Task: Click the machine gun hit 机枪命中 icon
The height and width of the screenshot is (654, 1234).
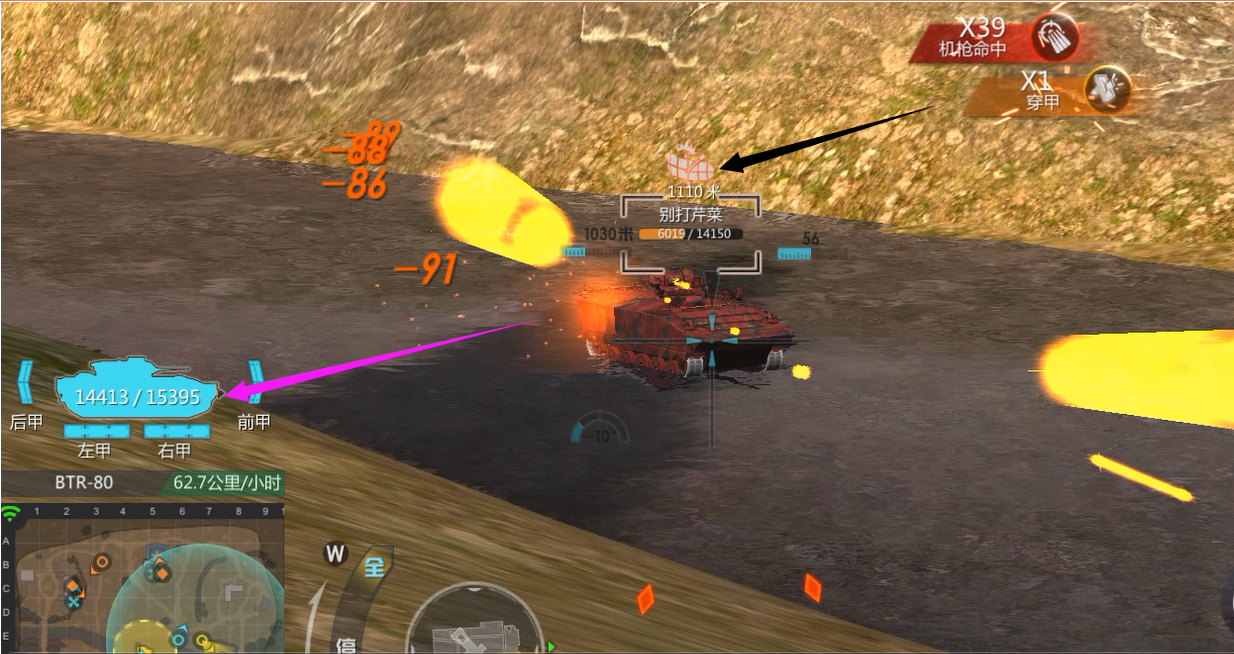Action: coord(1056,38)
